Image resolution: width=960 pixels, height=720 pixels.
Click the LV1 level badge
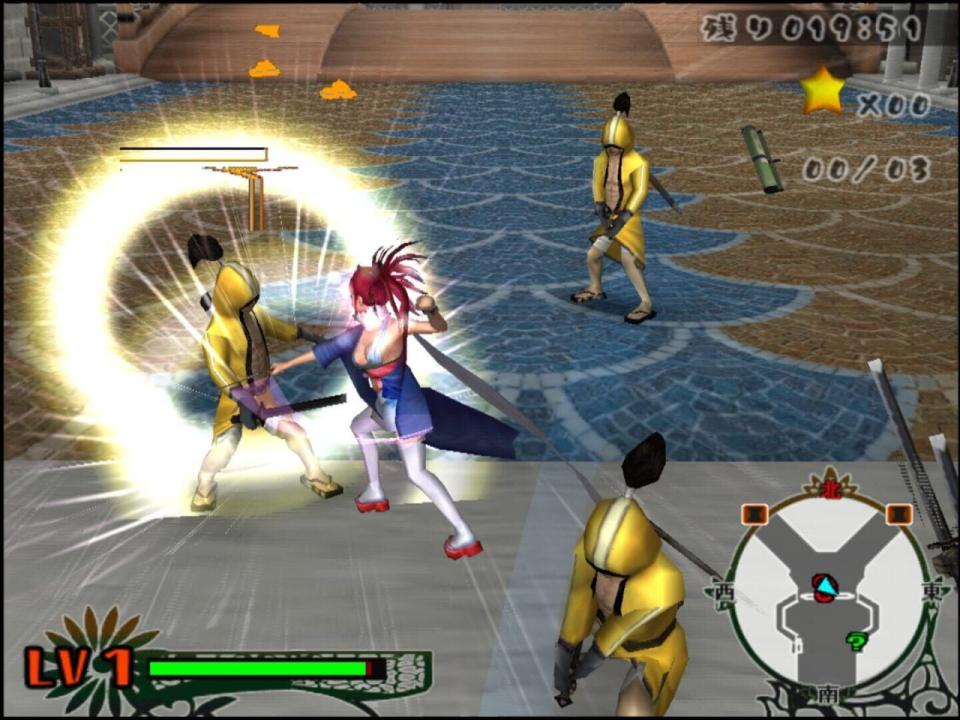[x=79, y=667]
